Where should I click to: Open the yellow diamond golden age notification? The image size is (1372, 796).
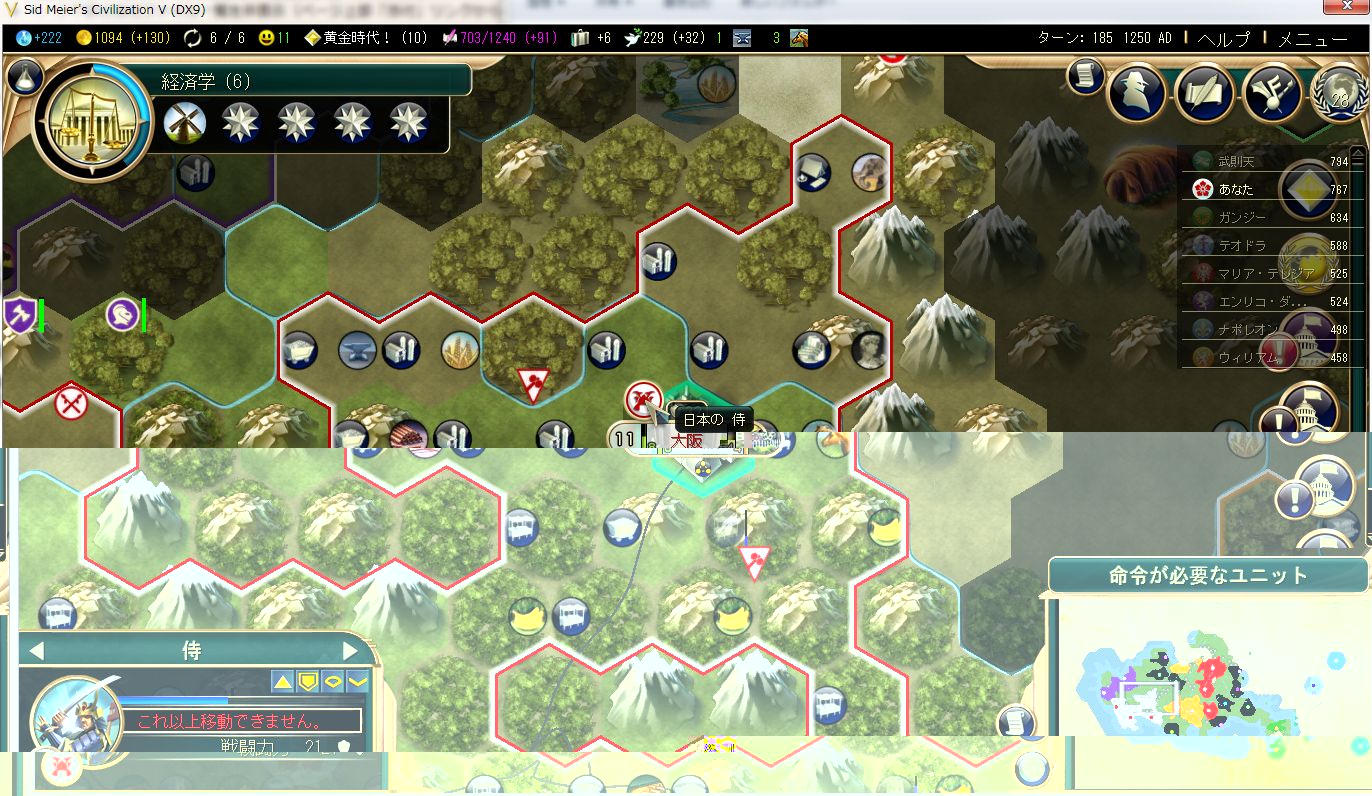[1307, 190]
